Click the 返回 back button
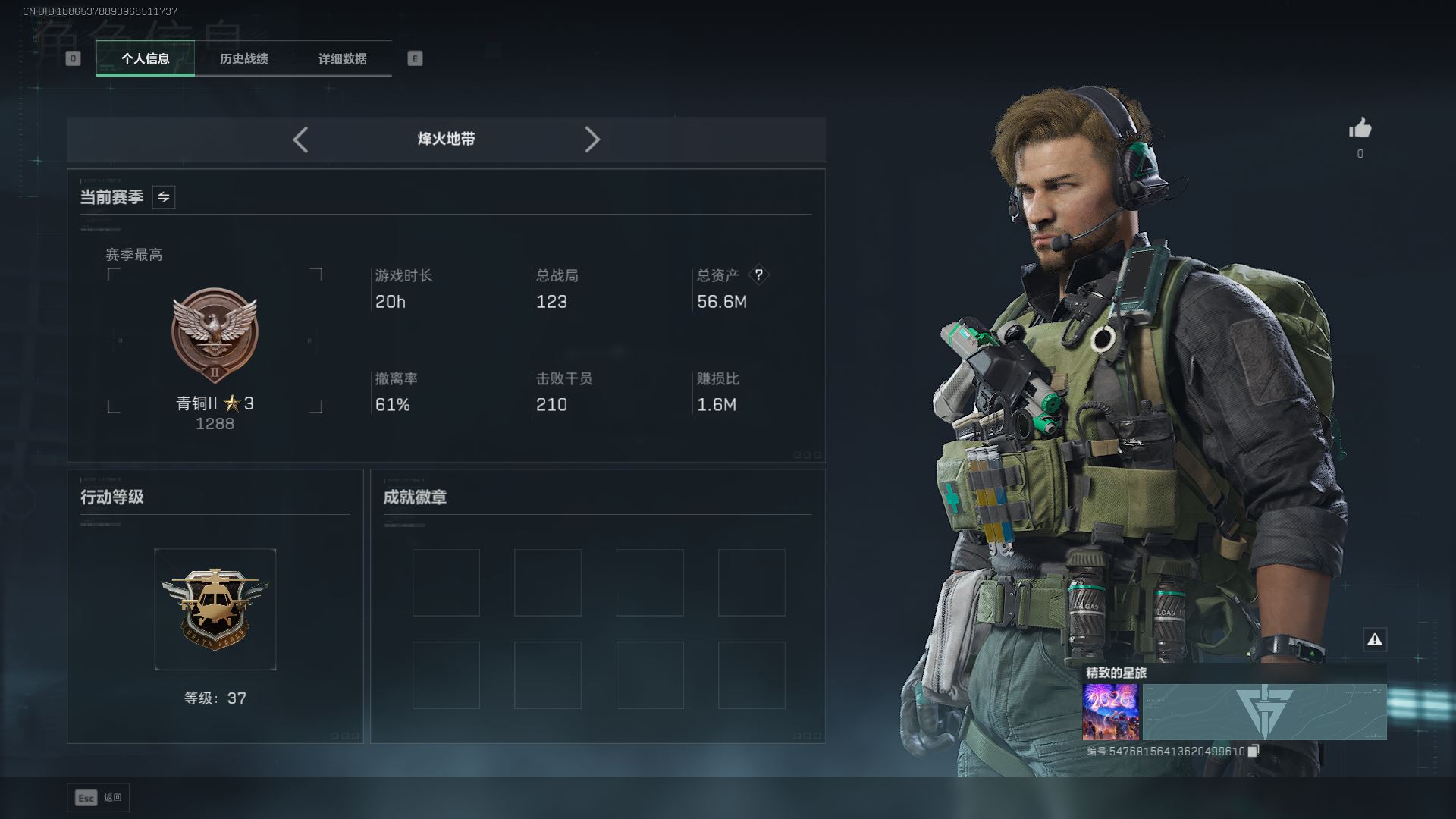The image size is (1456, 819). [99, 797]
